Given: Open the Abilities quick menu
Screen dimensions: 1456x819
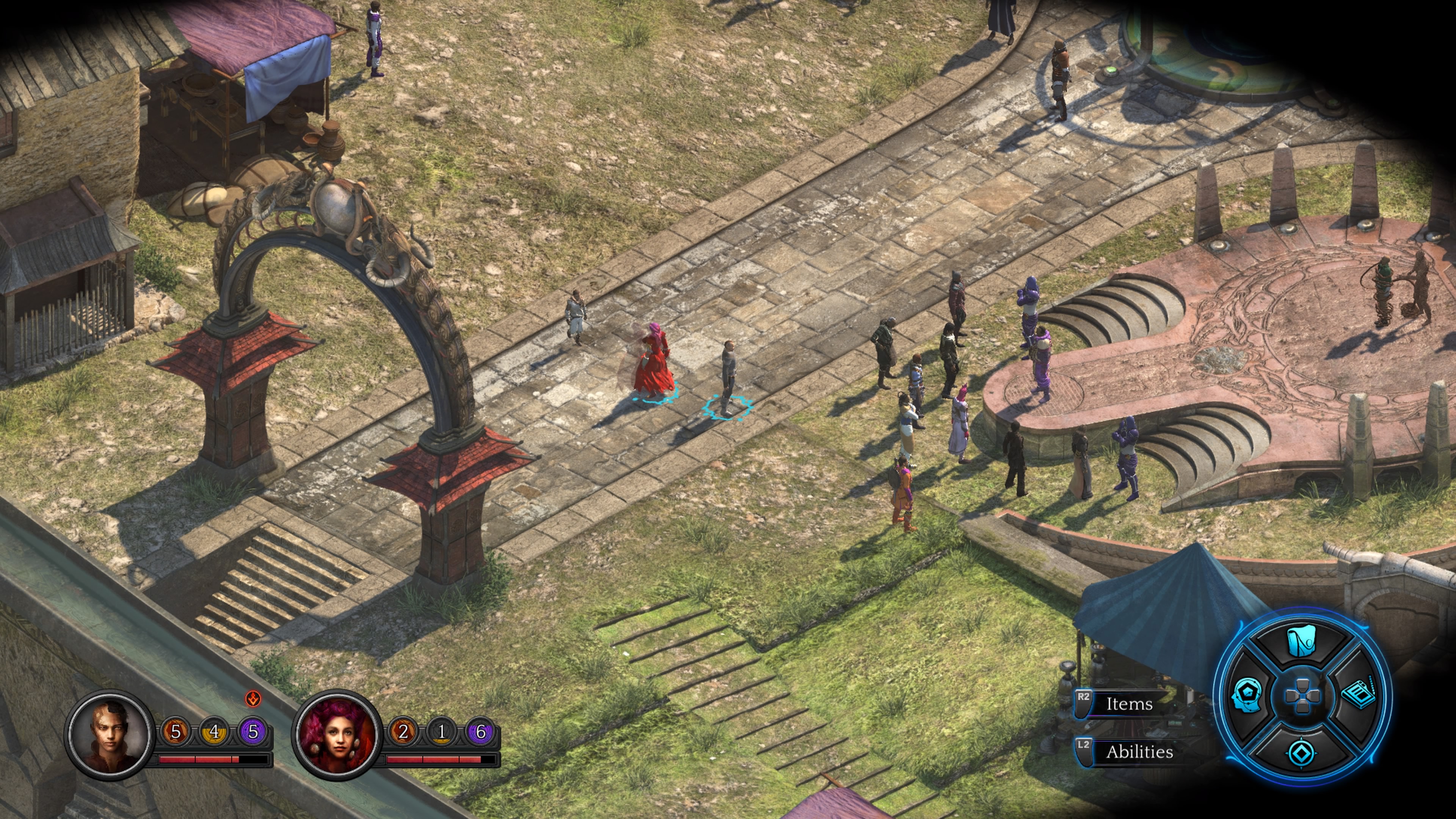Looking at the screenshot, I should click(x=1138, y=752).
